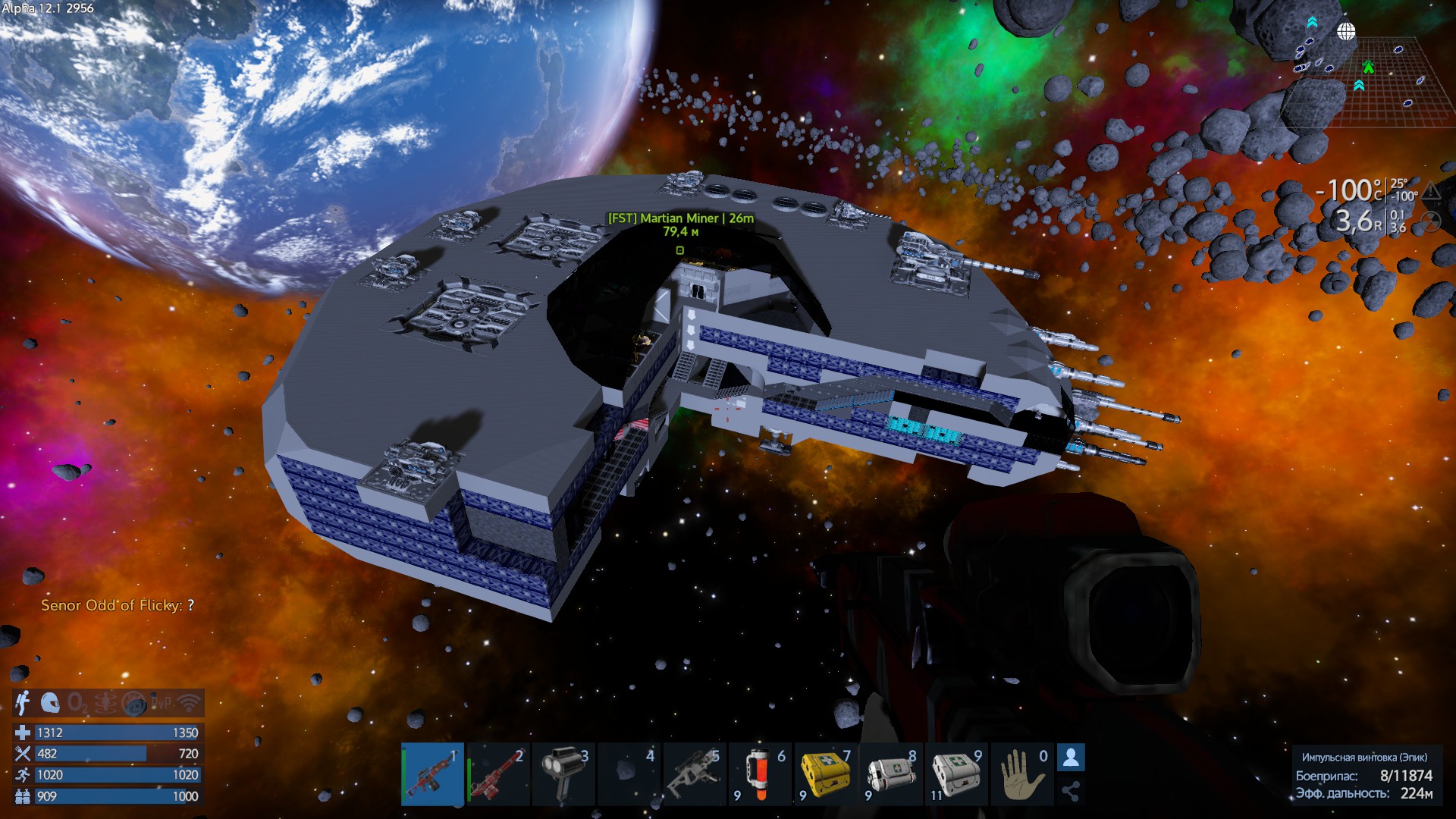
Task: Toggle the helmet status icon
Action: coord(50,704)
